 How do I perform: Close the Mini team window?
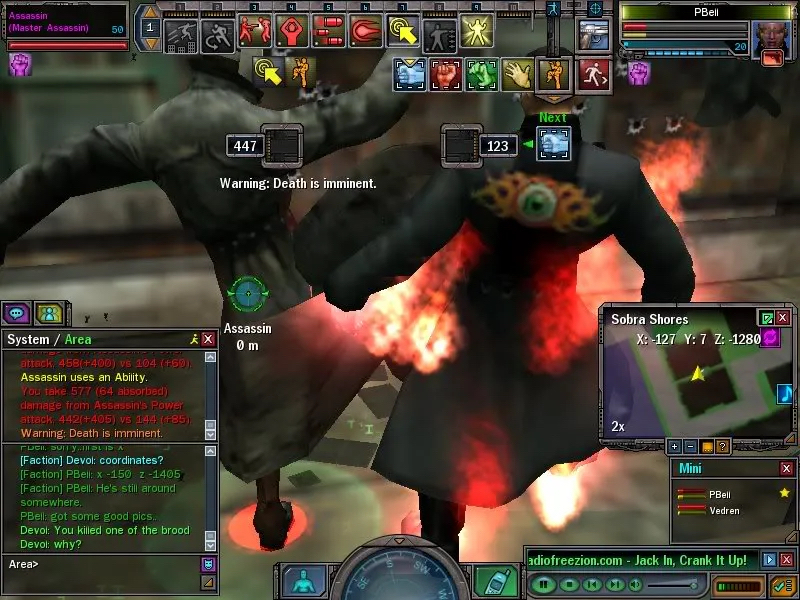786,468
